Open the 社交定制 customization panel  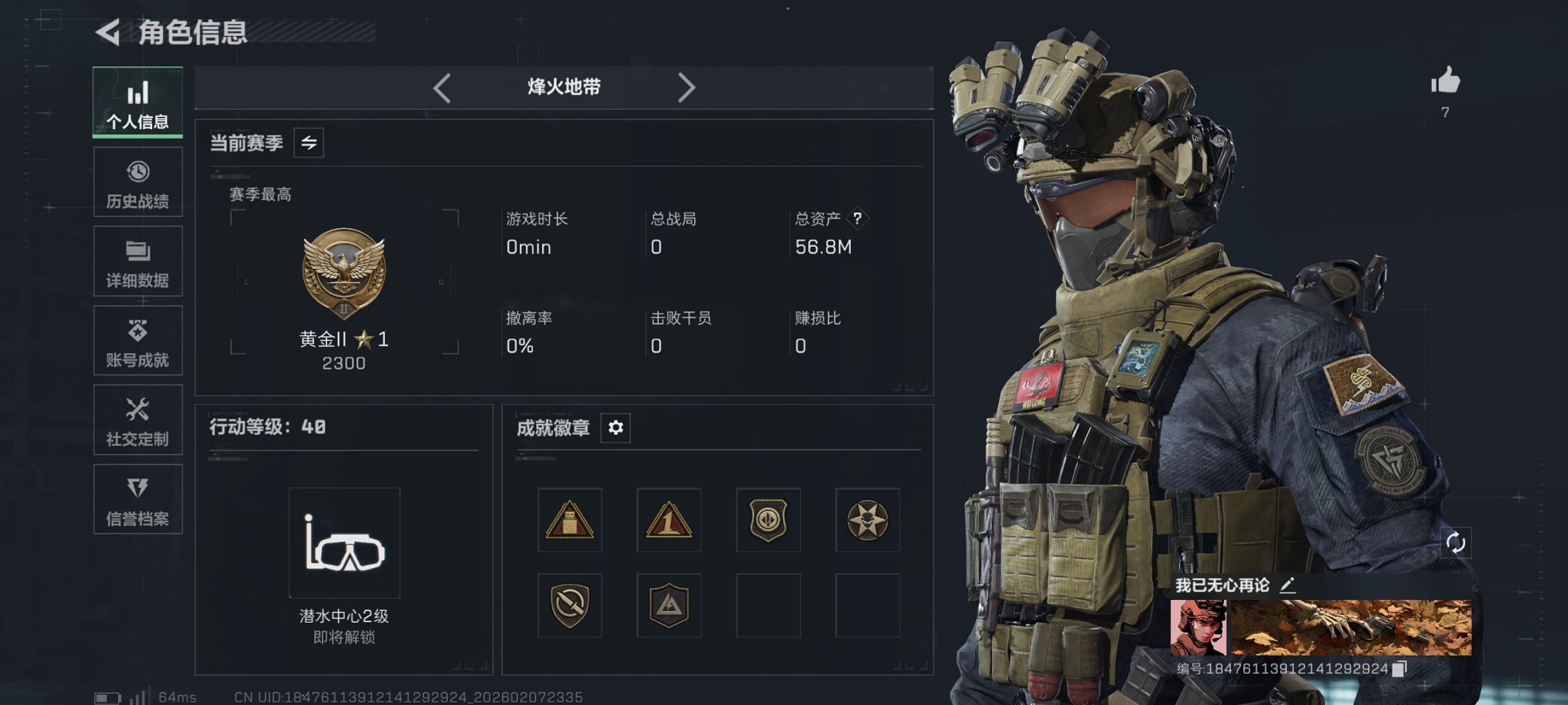(x=137, y=420)
